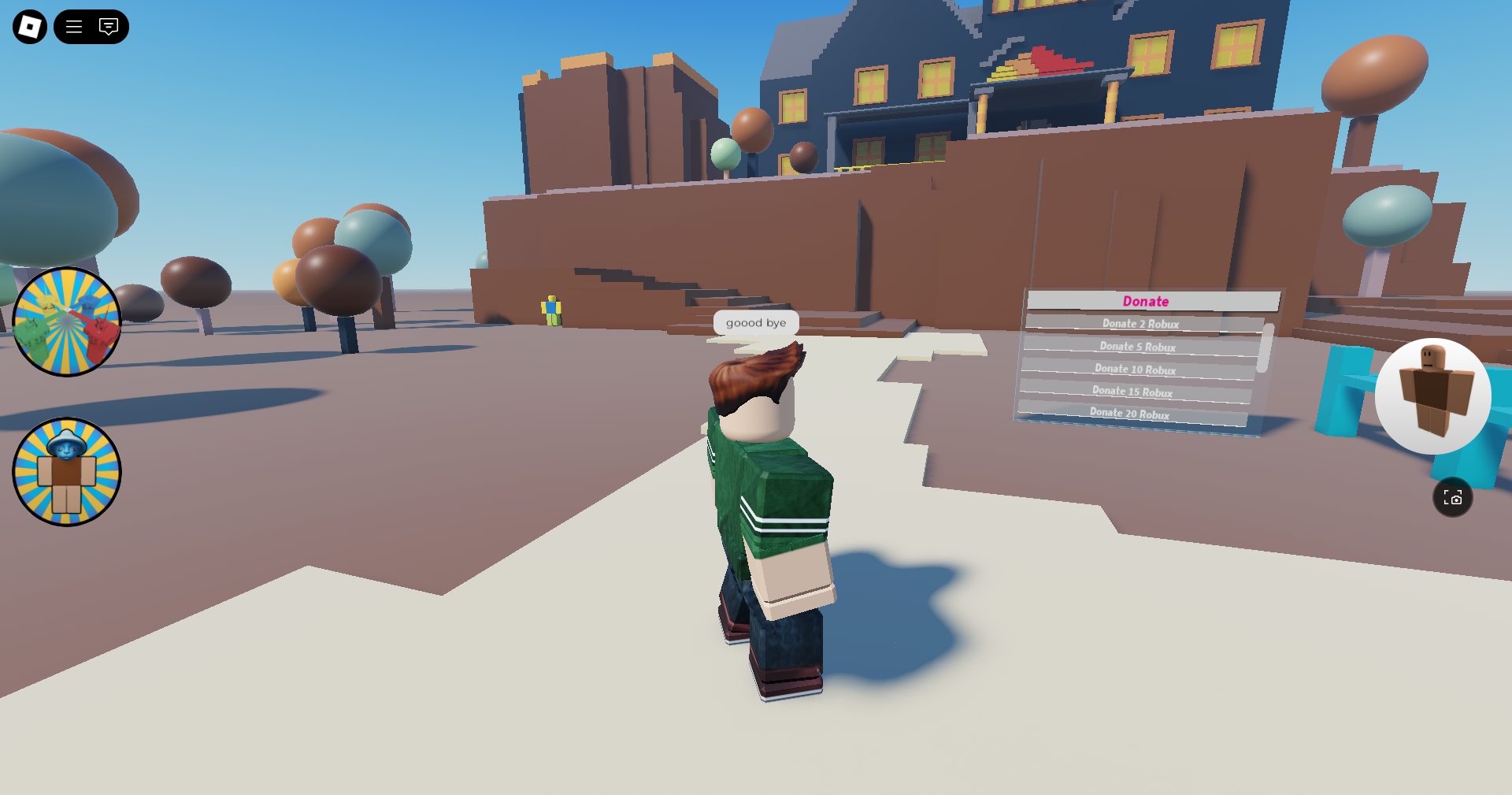1512x795 pixels.
Task: Click the distant green player character
Action: tap(550, 311)
